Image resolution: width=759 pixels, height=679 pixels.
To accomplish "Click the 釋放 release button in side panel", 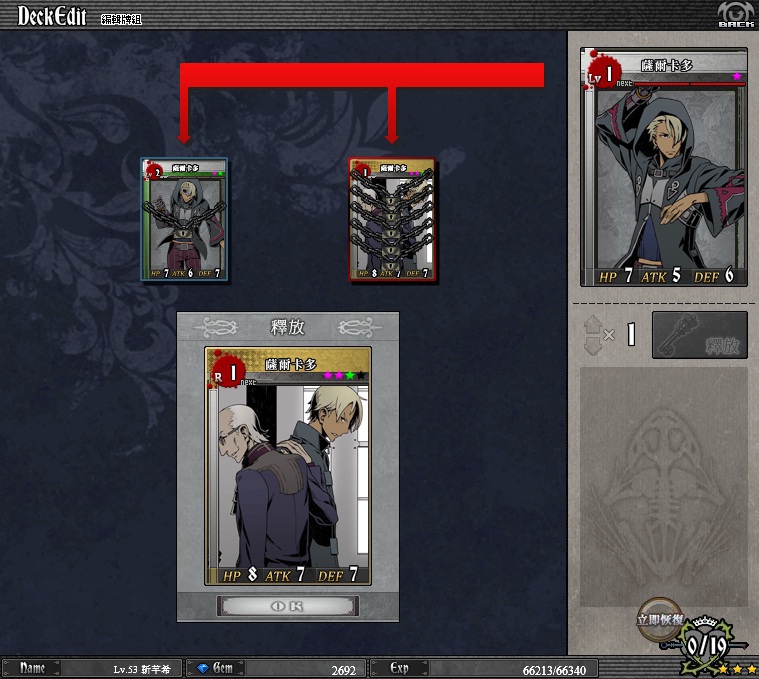I will click(x=699, y=335).
